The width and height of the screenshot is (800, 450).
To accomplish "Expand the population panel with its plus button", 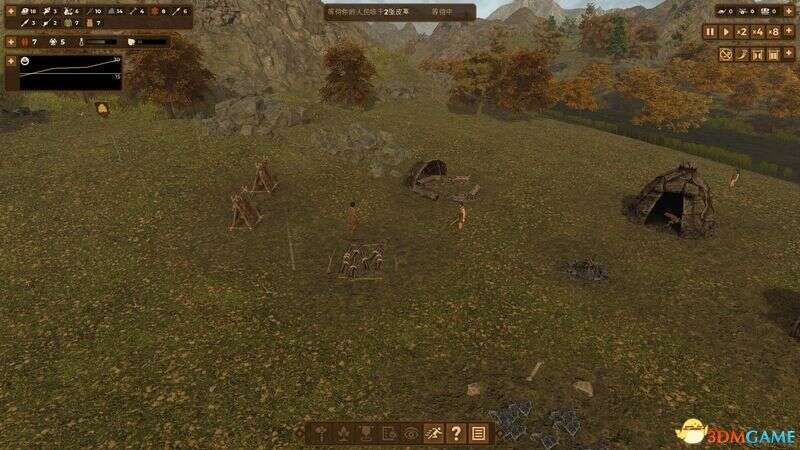I will (10, 42).
